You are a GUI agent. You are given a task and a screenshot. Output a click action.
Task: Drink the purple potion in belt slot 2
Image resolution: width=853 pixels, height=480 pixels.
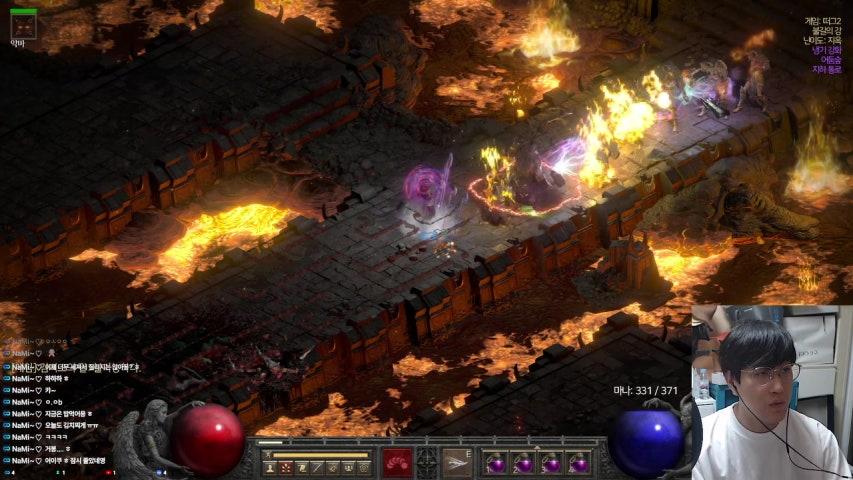pos(523,463)
